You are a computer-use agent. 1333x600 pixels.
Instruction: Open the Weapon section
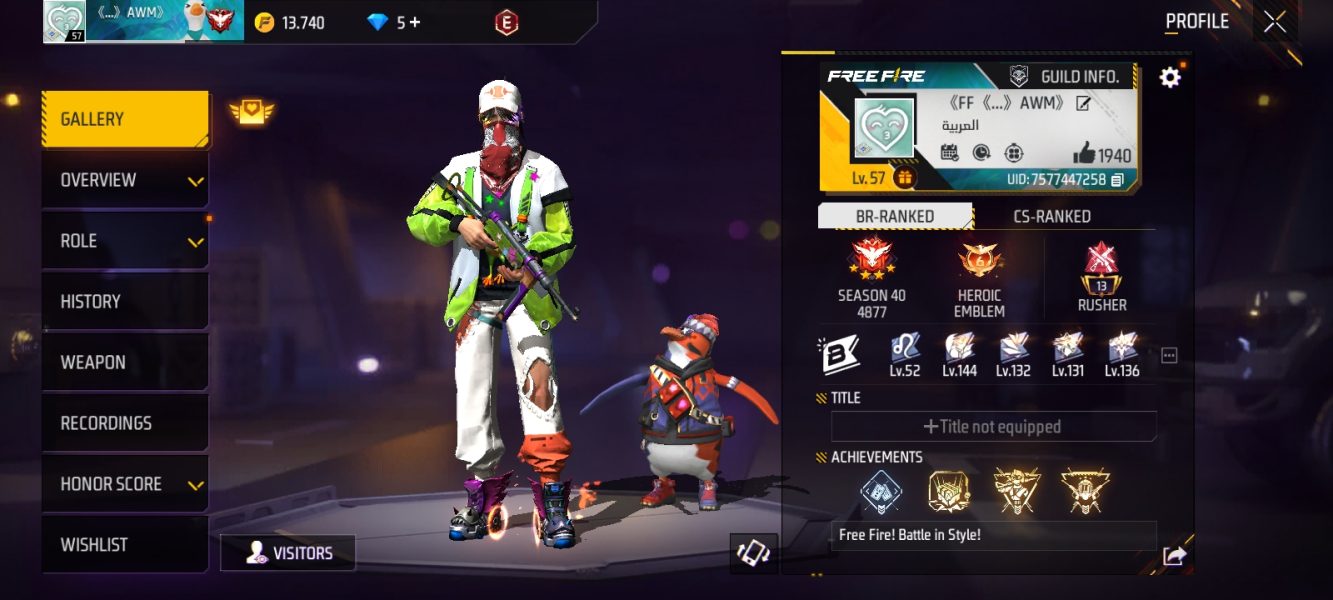(125, 362)
